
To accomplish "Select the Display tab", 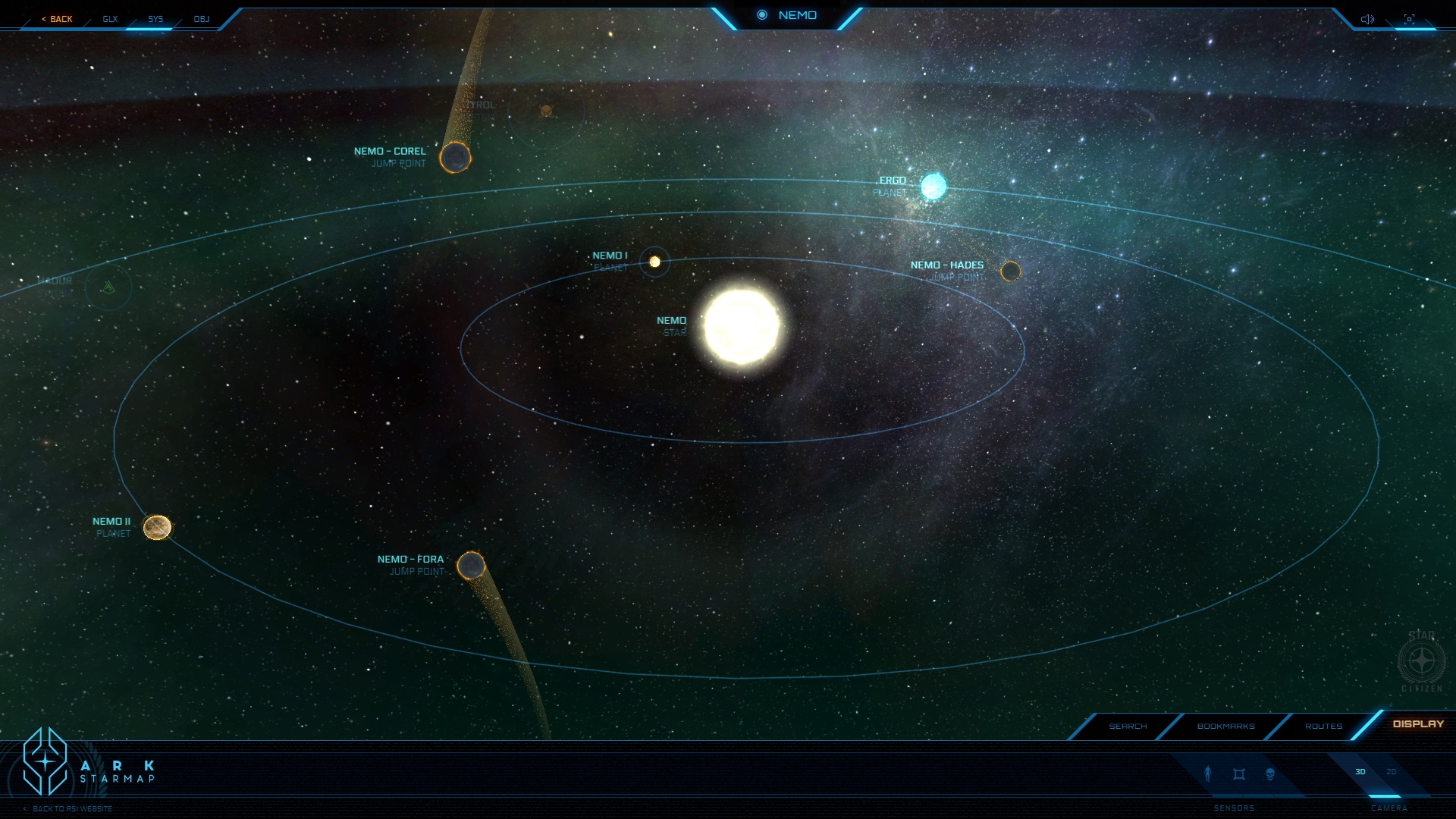I will coord(1418,723).
